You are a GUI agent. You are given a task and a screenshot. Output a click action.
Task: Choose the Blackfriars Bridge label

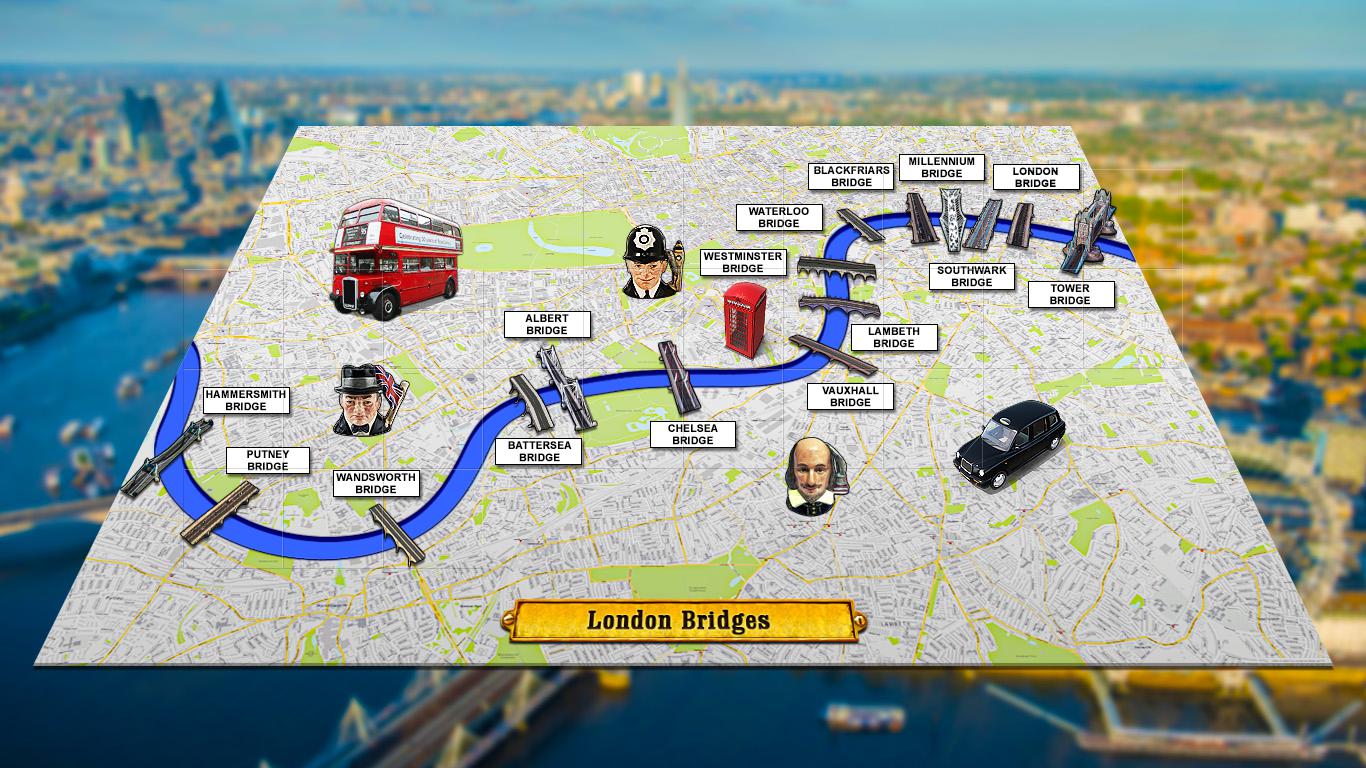pos(851,176)
